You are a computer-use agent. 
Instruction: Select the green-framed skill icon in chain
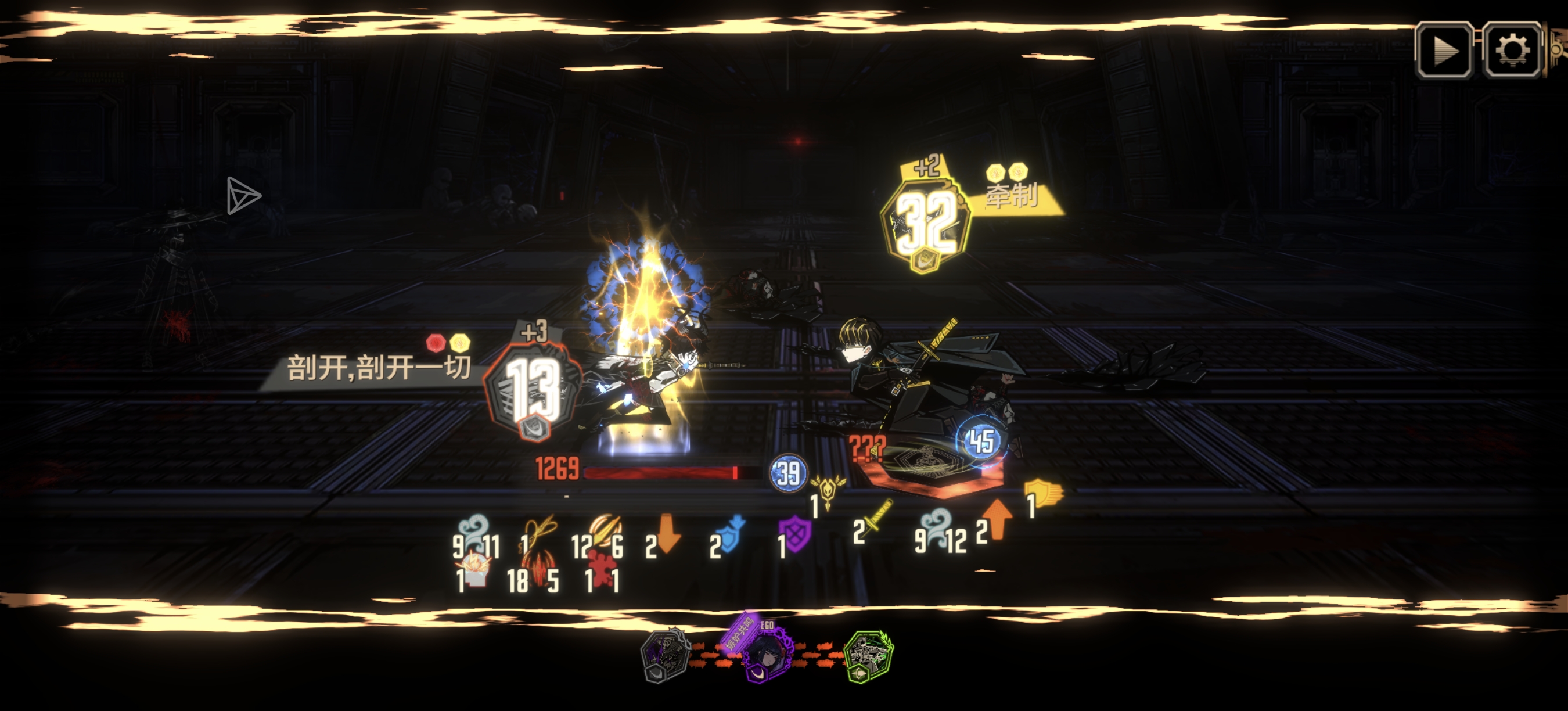pyautogui.click(x=869, y=656)
